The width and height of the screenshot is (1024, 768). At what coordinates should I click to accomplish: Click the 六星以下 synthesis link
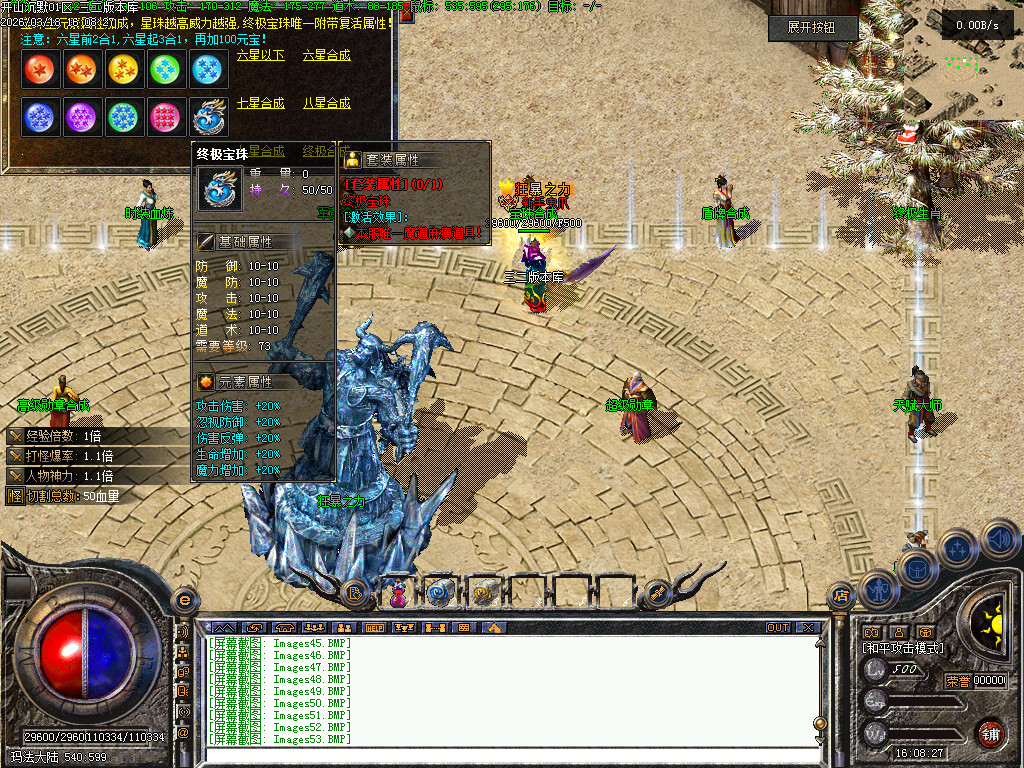pos(261,56)
